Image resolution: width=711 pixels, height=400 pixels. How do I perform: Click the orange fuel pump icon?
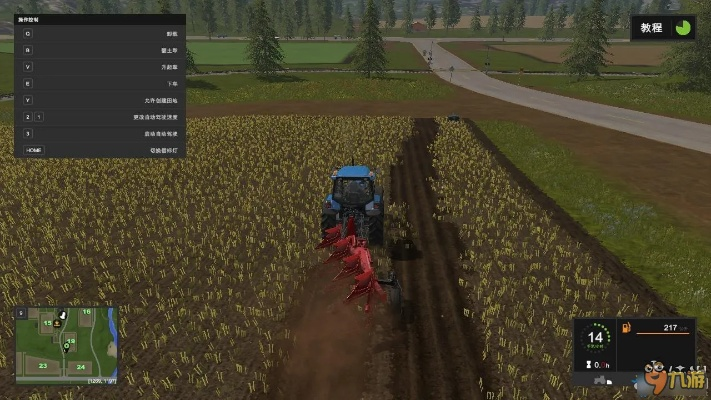626,328
